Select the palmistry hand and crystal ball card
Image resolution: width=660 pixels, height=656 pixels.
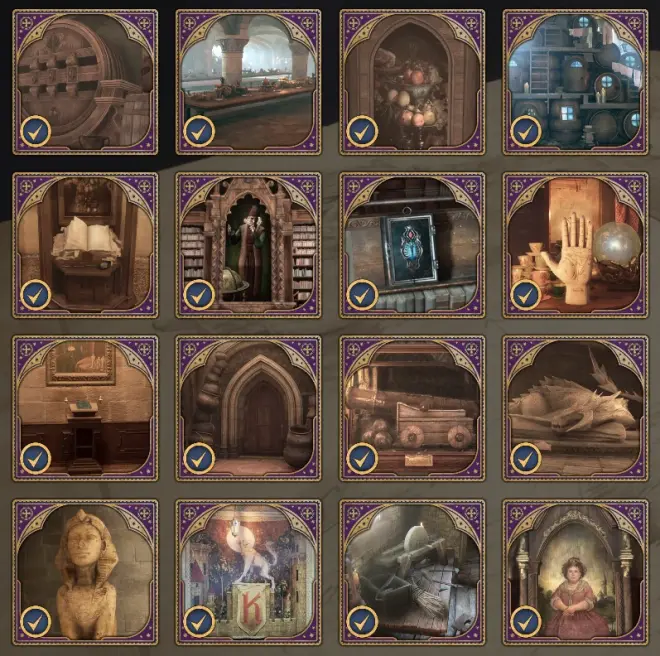pos(575,245)
